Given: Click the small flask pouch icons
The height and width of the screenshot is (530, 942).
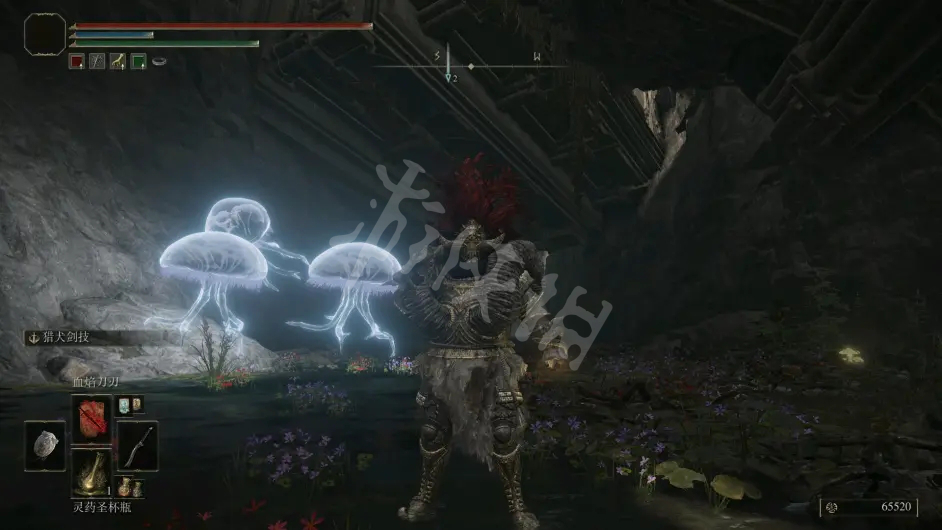Looking at the screenshot, I should tap(128, 487).
